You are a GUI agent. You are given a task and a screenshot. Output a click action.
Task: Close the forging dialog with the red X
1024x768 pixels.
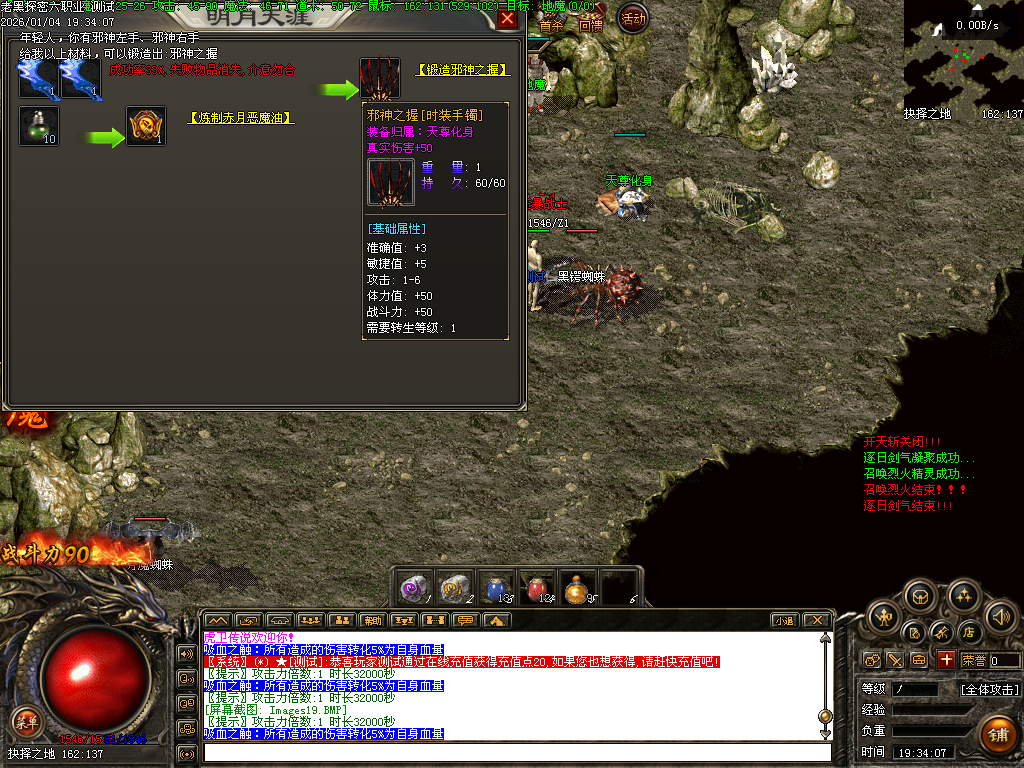coord(508,19)
